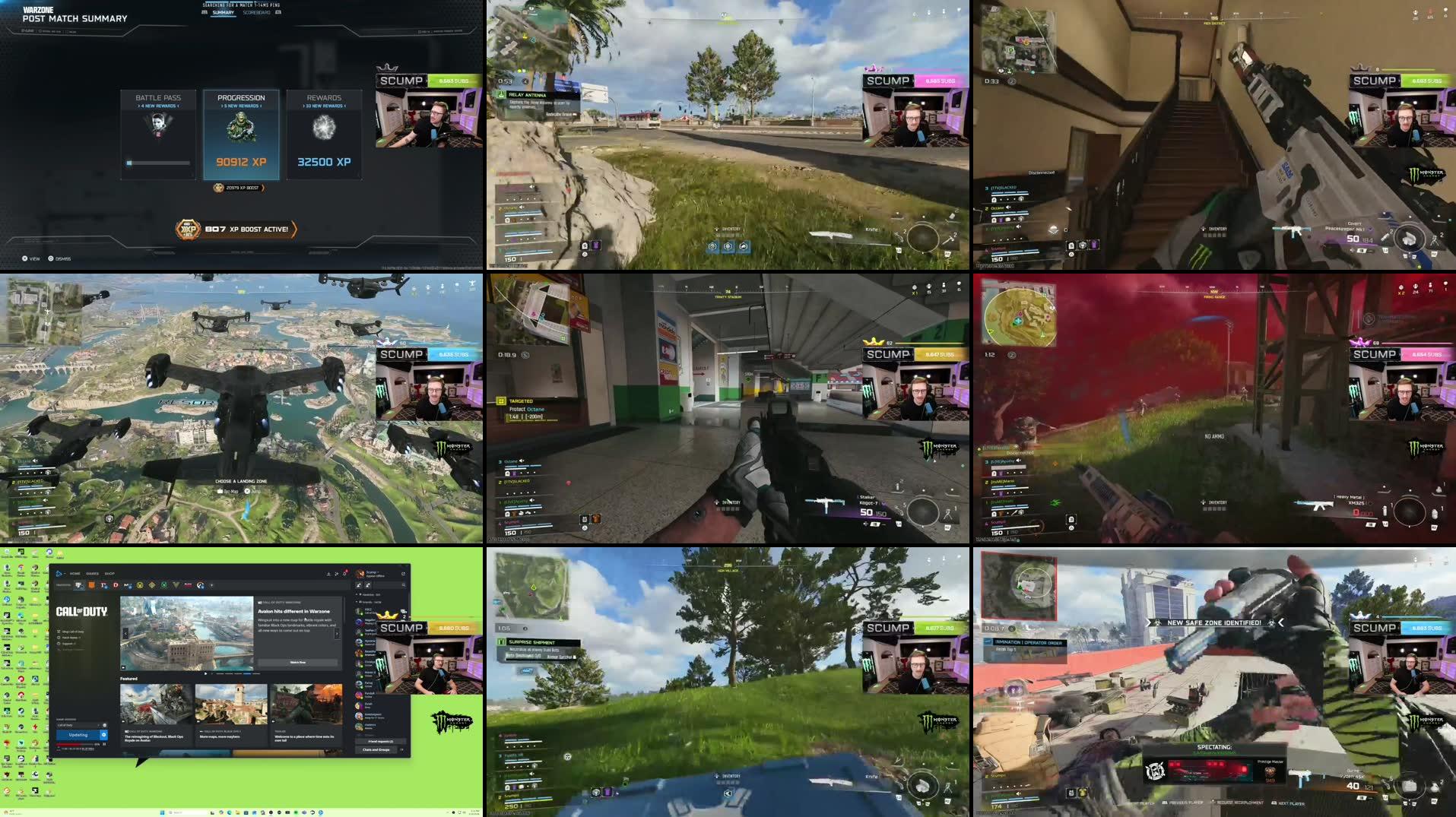Open the settings gear beside the Updating button
The image size is (1456, 817).
coord(104,735)
